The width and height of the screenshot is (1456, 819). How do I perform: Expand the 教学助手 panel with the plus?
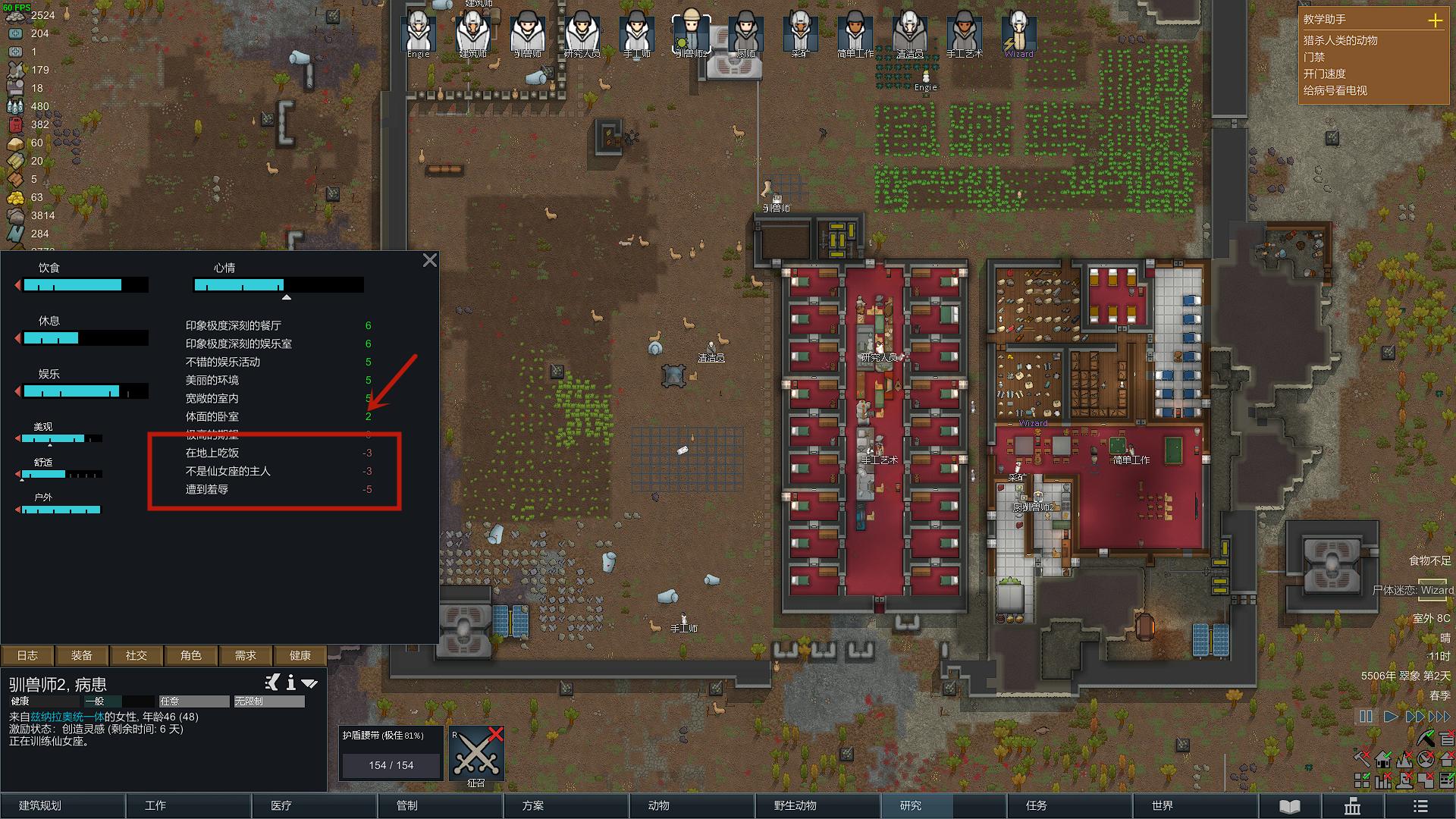click(1435, 20)
